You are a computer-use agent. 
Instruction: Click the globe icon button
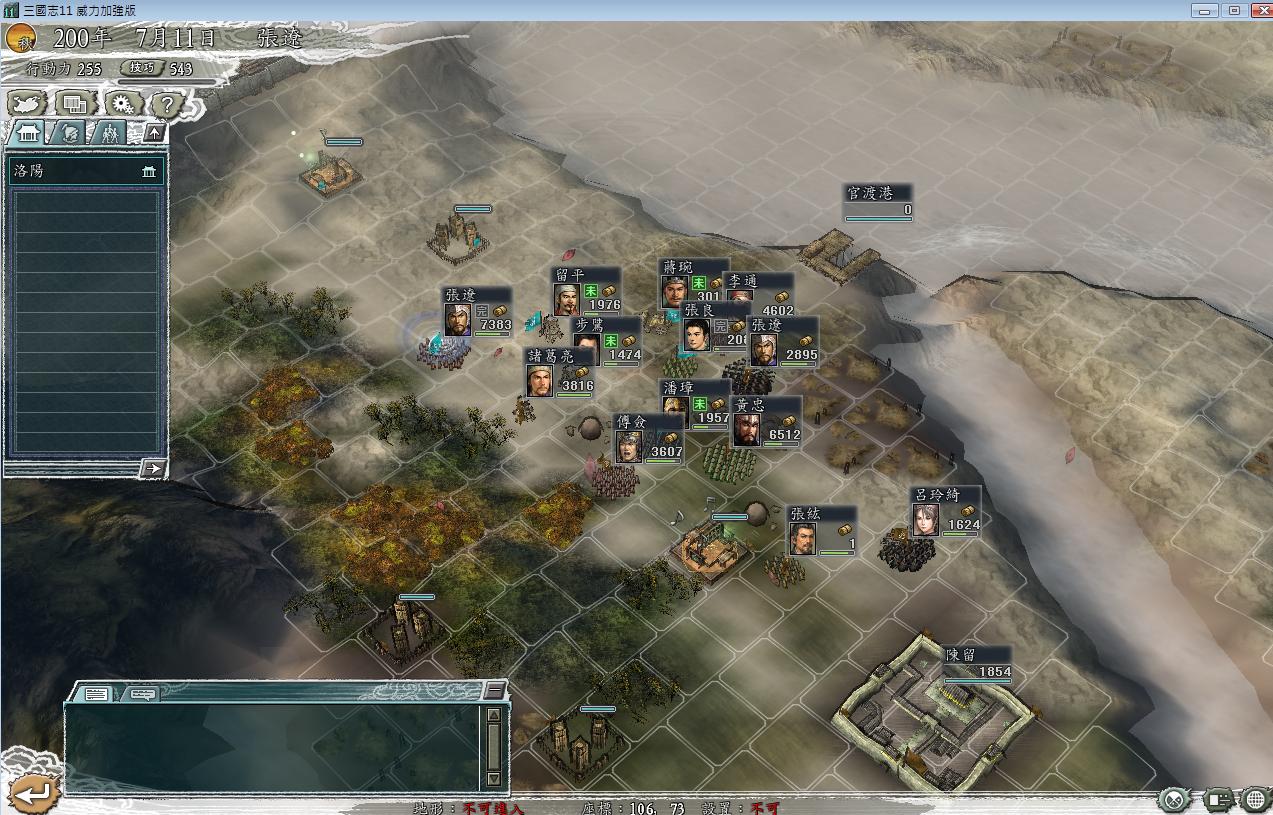1255,799
